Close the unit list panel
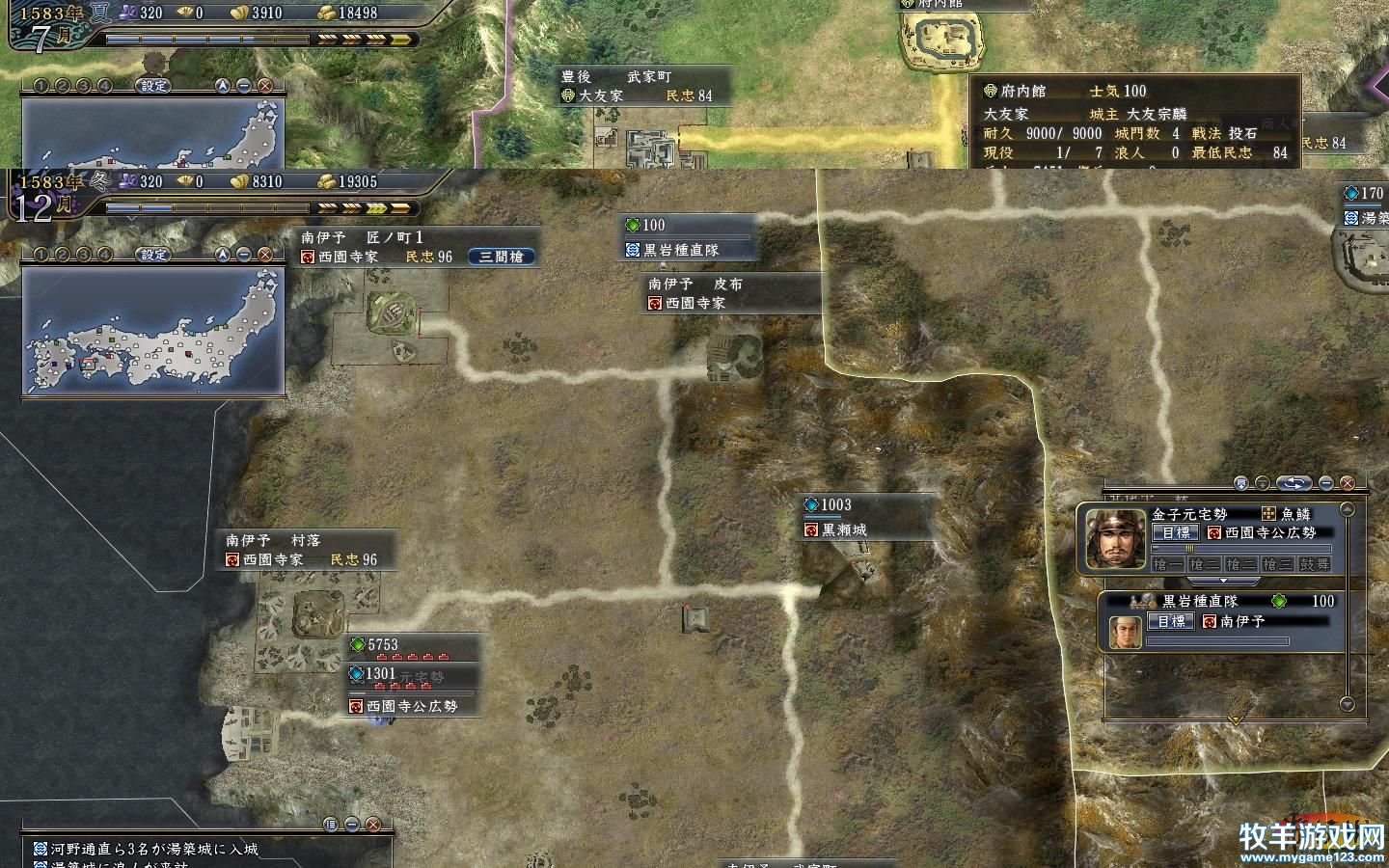The width and height of the screenshot is (1389, 868). [1348, 483]
